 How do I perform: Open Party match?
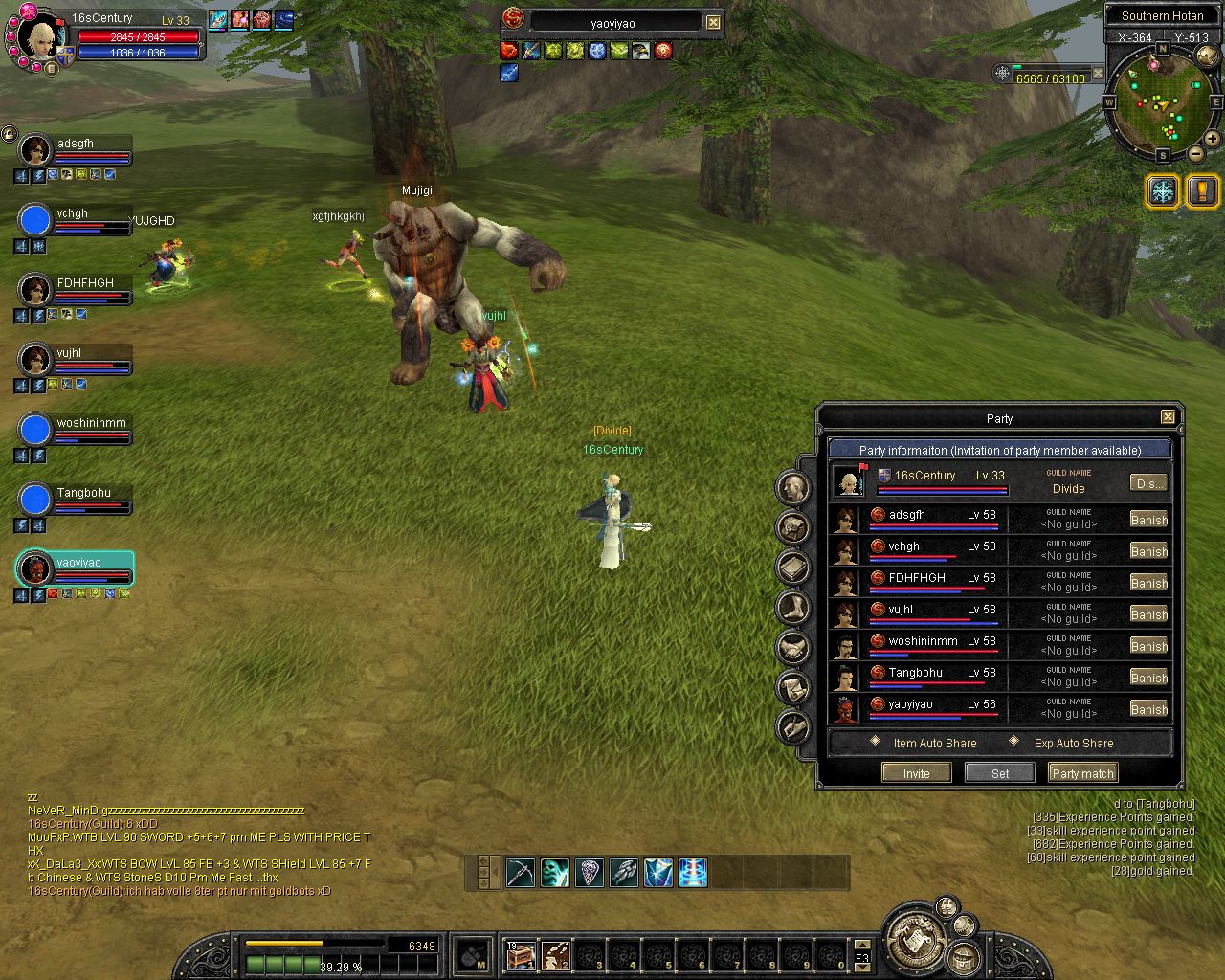(1082, 773)
